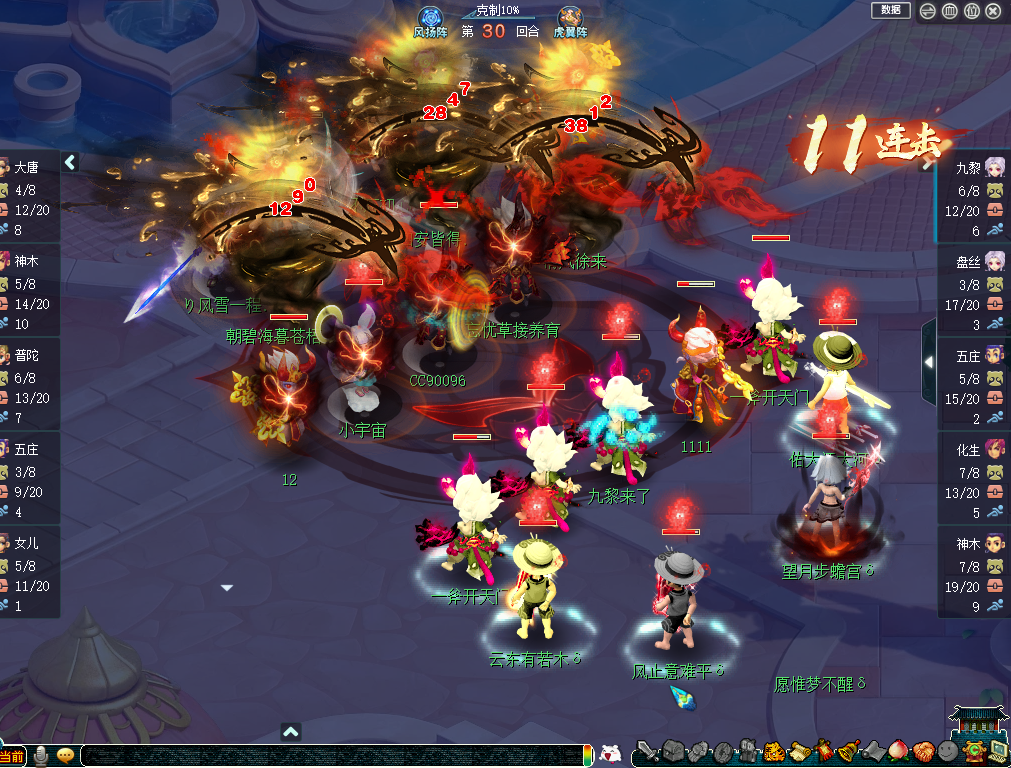Click the 风扬阵 formation icon
The image size is (1011, 768).
coord(430,18)
